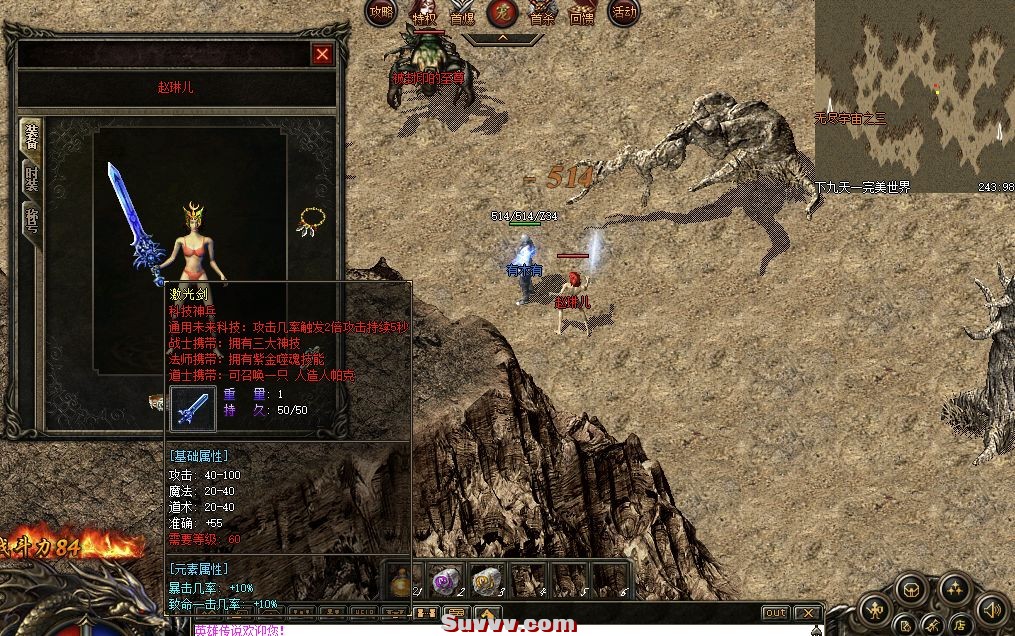Toggle the sound speaker button
This screenshot has width=1015, height=636.
(x=991, y=607)
